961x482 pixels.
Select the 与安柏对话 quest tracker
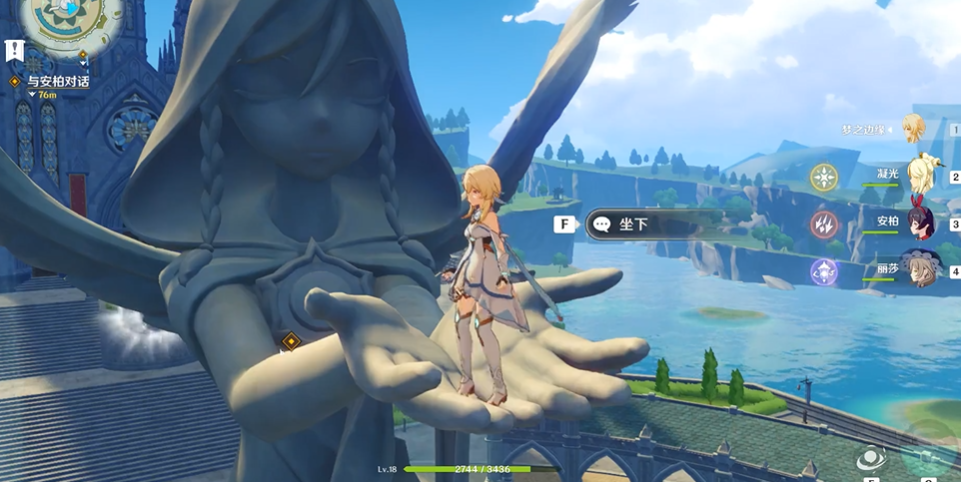[57, 81]
